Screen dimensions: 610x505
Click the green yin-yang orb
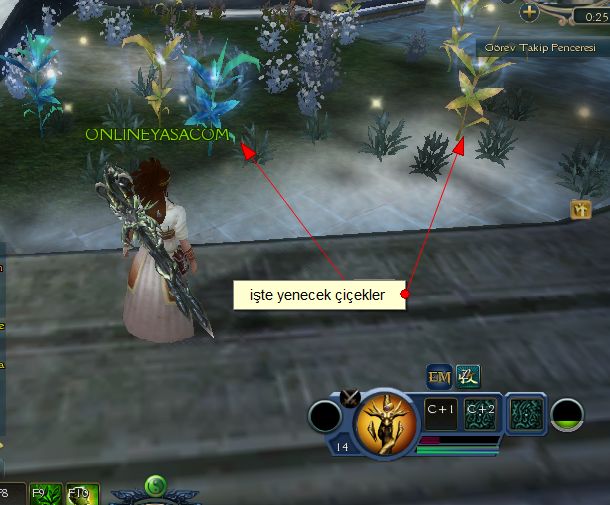(154, 487)
